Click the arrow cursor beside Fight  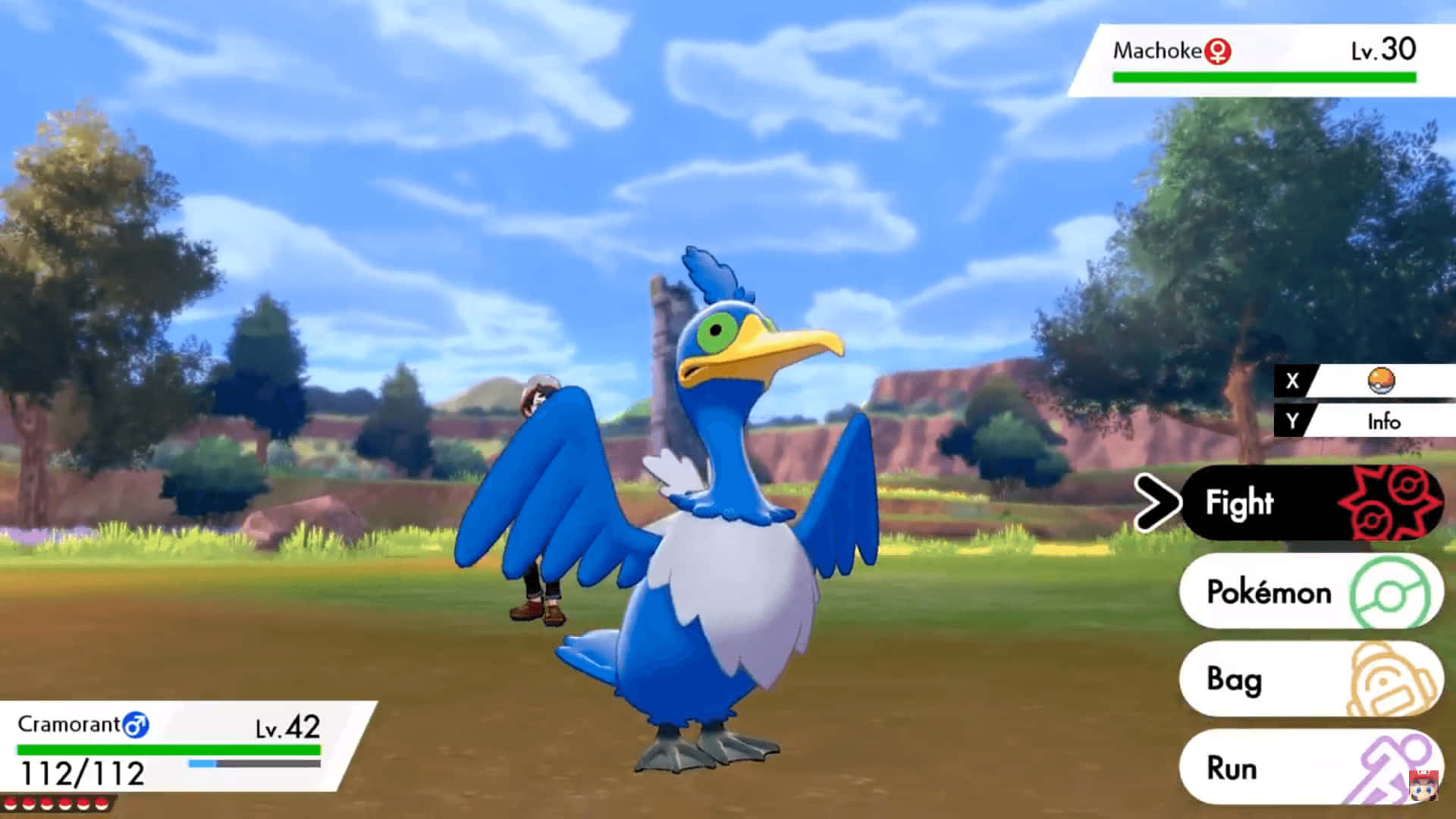point(1158,503)
